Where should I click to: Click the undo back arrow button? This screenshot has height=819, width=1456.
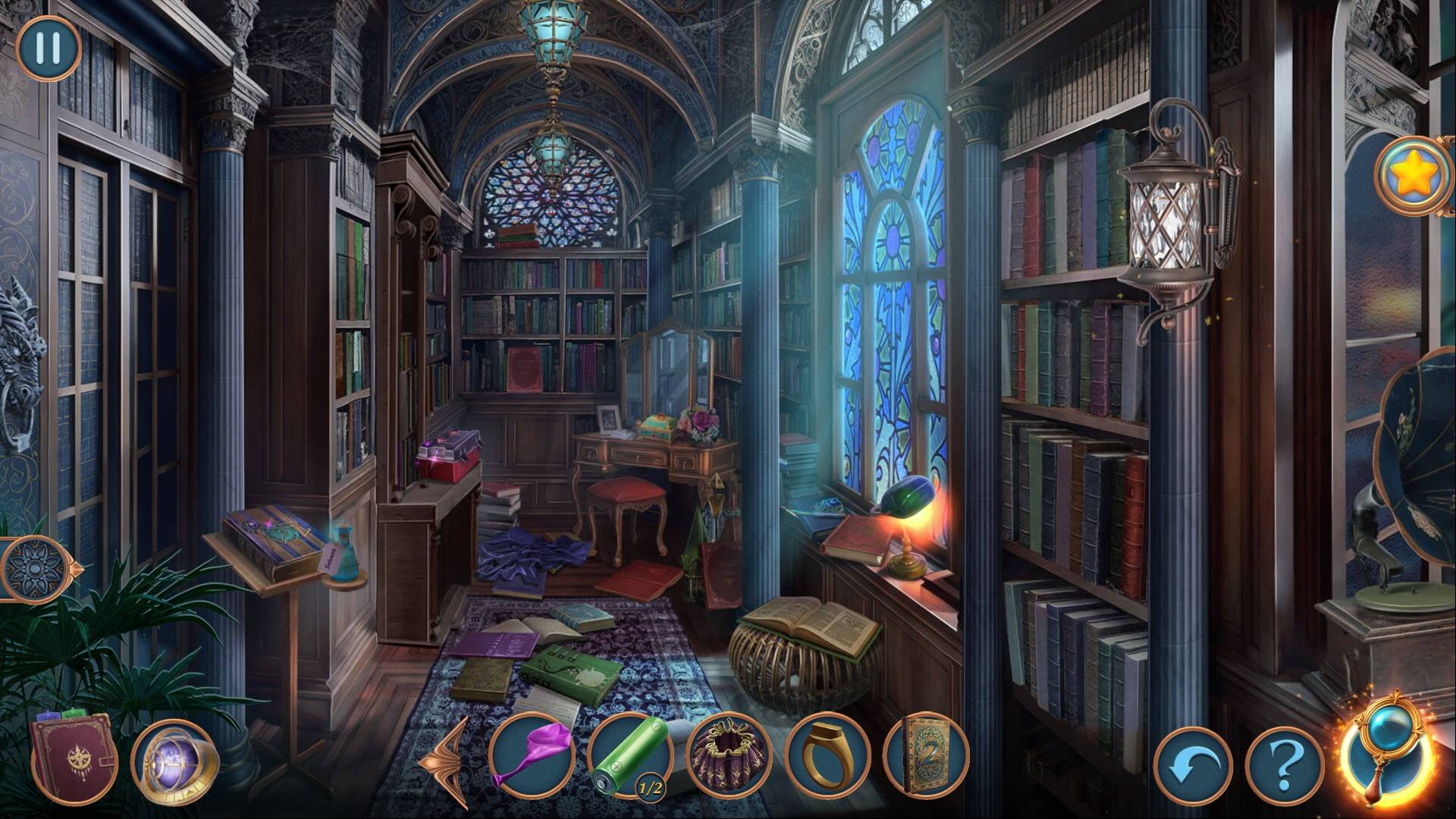coord(1192,767)
